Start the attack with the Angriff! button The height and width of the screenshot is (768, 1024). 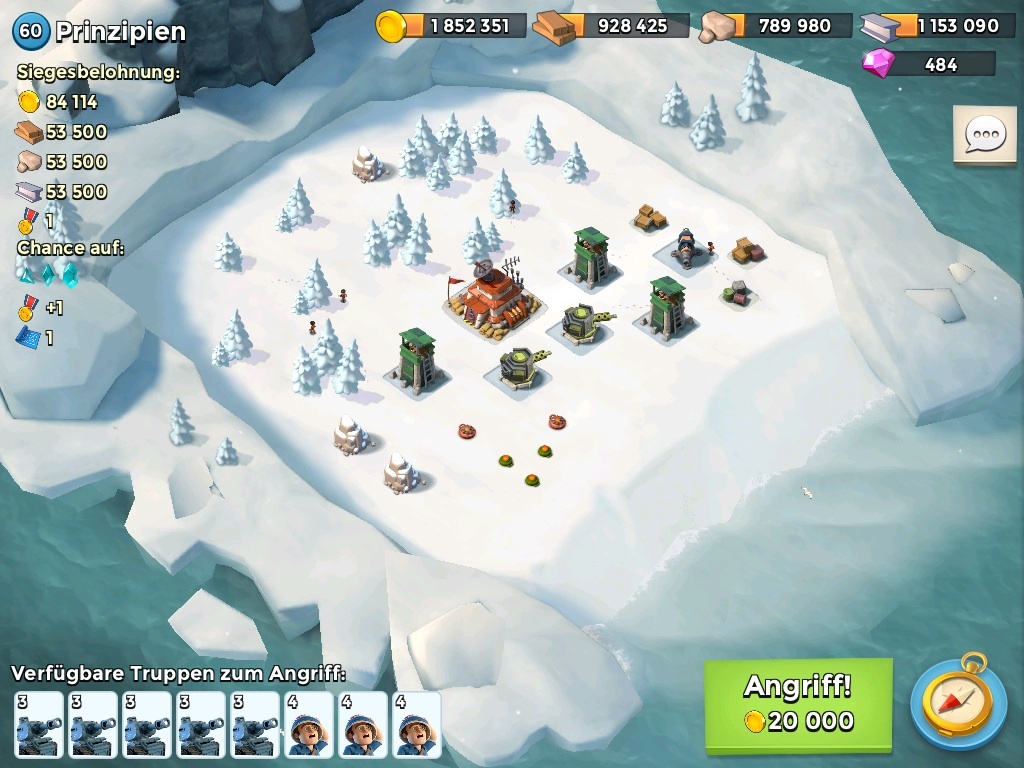798,704
